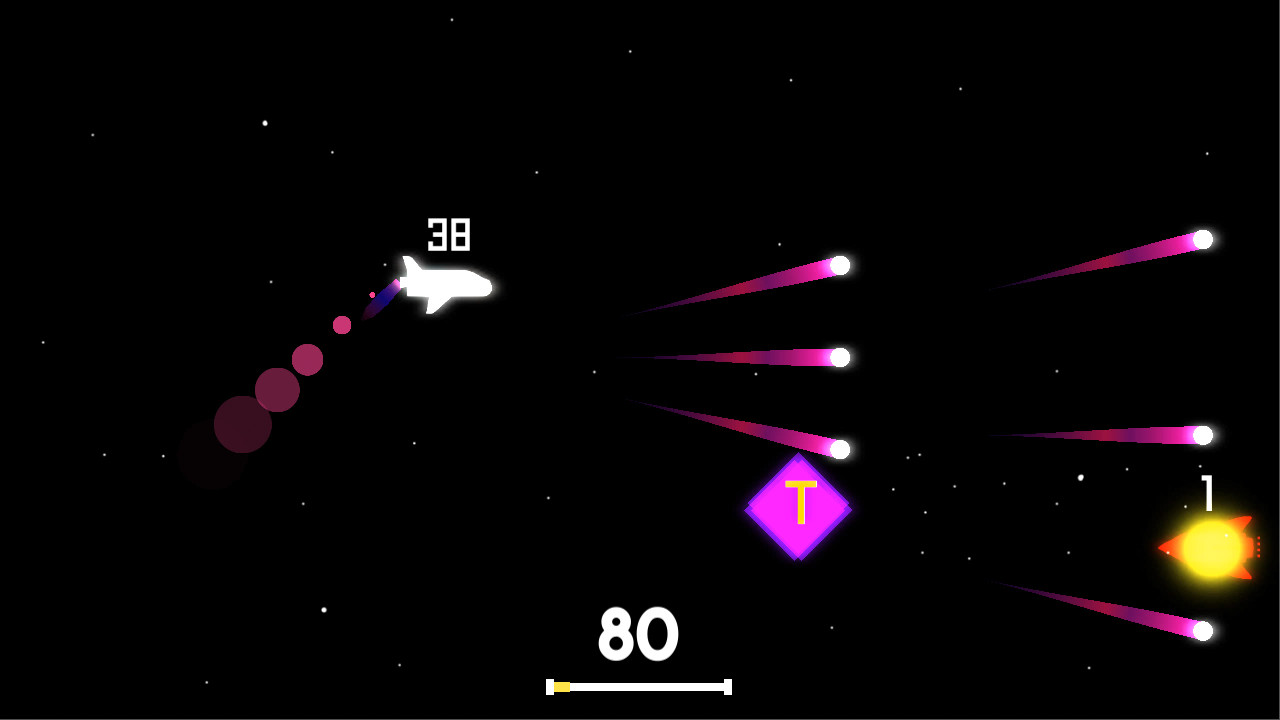This screenshot has height=720, width=1280.
Task: Click the uppermost projectile on the left cluster
Action: coord(838,266)
